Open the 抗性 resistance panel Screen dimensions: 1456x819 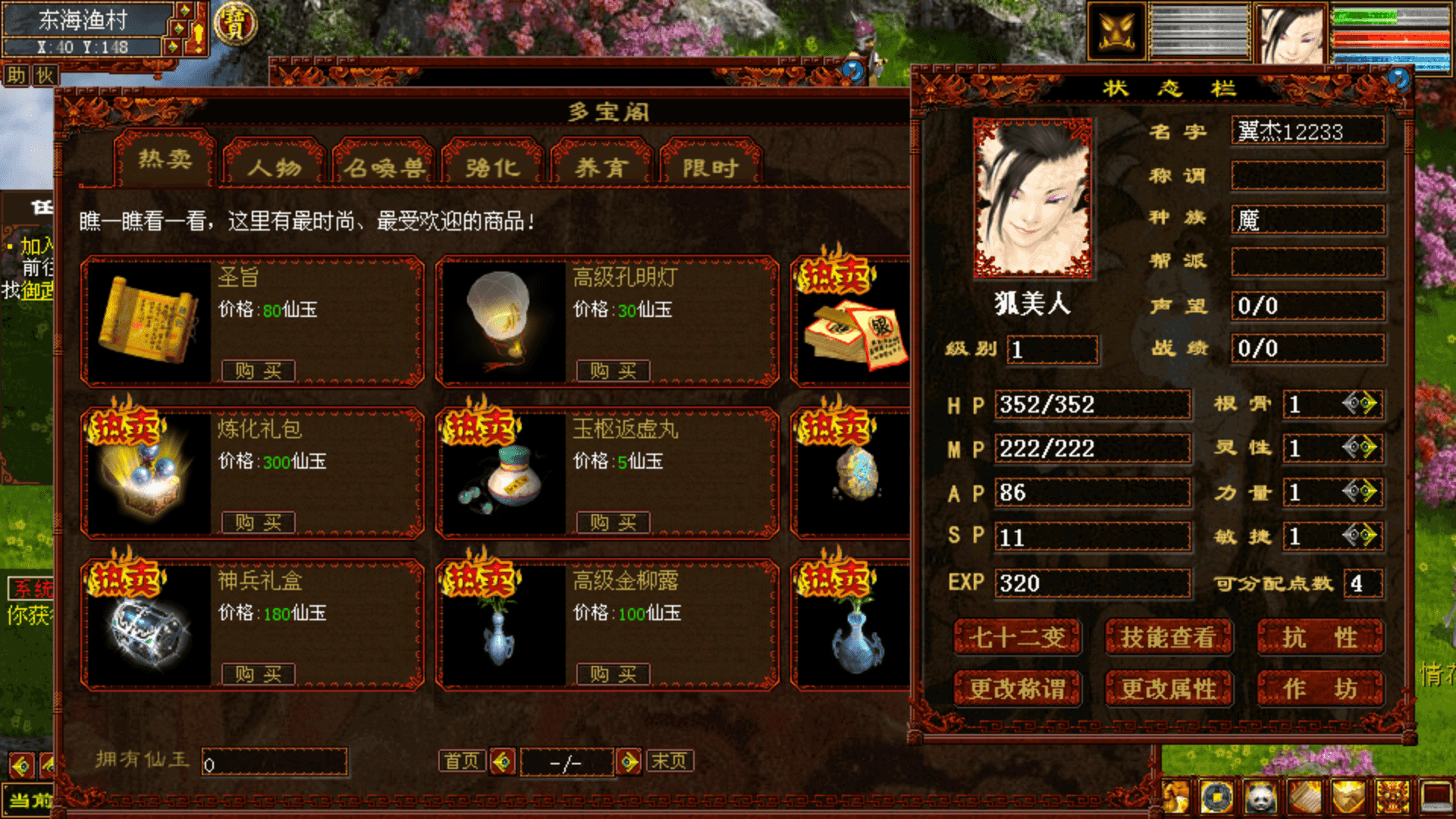1320,638
